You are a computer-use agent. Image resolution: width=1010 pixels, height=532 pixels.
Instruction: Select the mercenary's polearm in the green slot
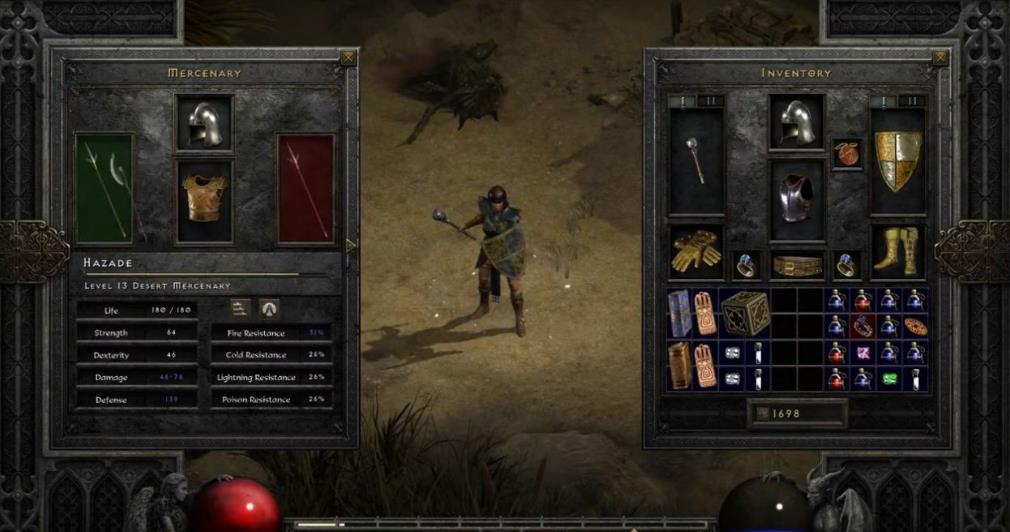click(104, 188)
